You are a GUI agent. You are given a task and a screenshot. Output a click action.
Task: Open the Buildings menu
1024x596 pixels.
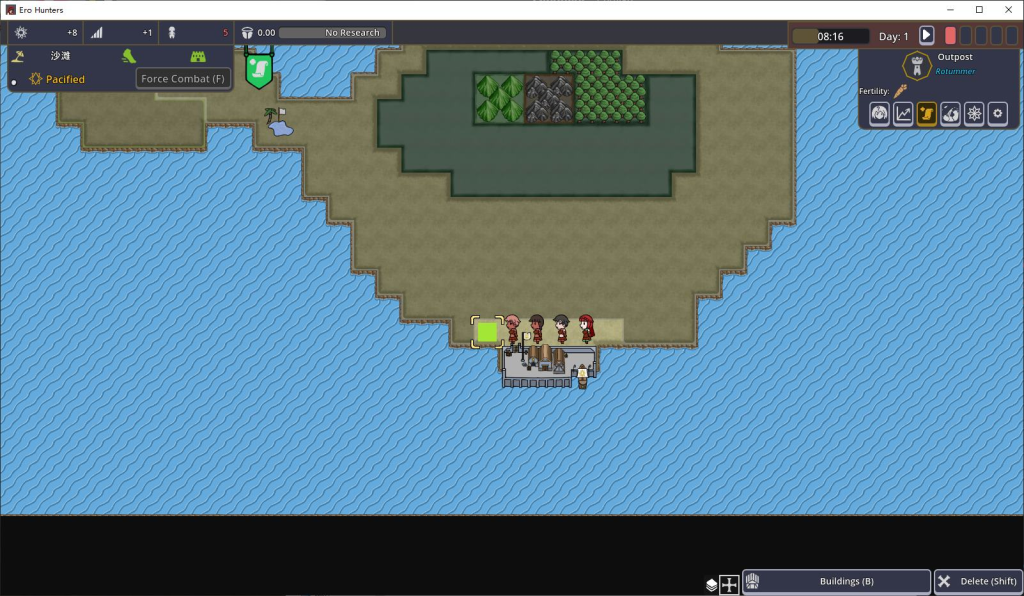tap(836, 582)
